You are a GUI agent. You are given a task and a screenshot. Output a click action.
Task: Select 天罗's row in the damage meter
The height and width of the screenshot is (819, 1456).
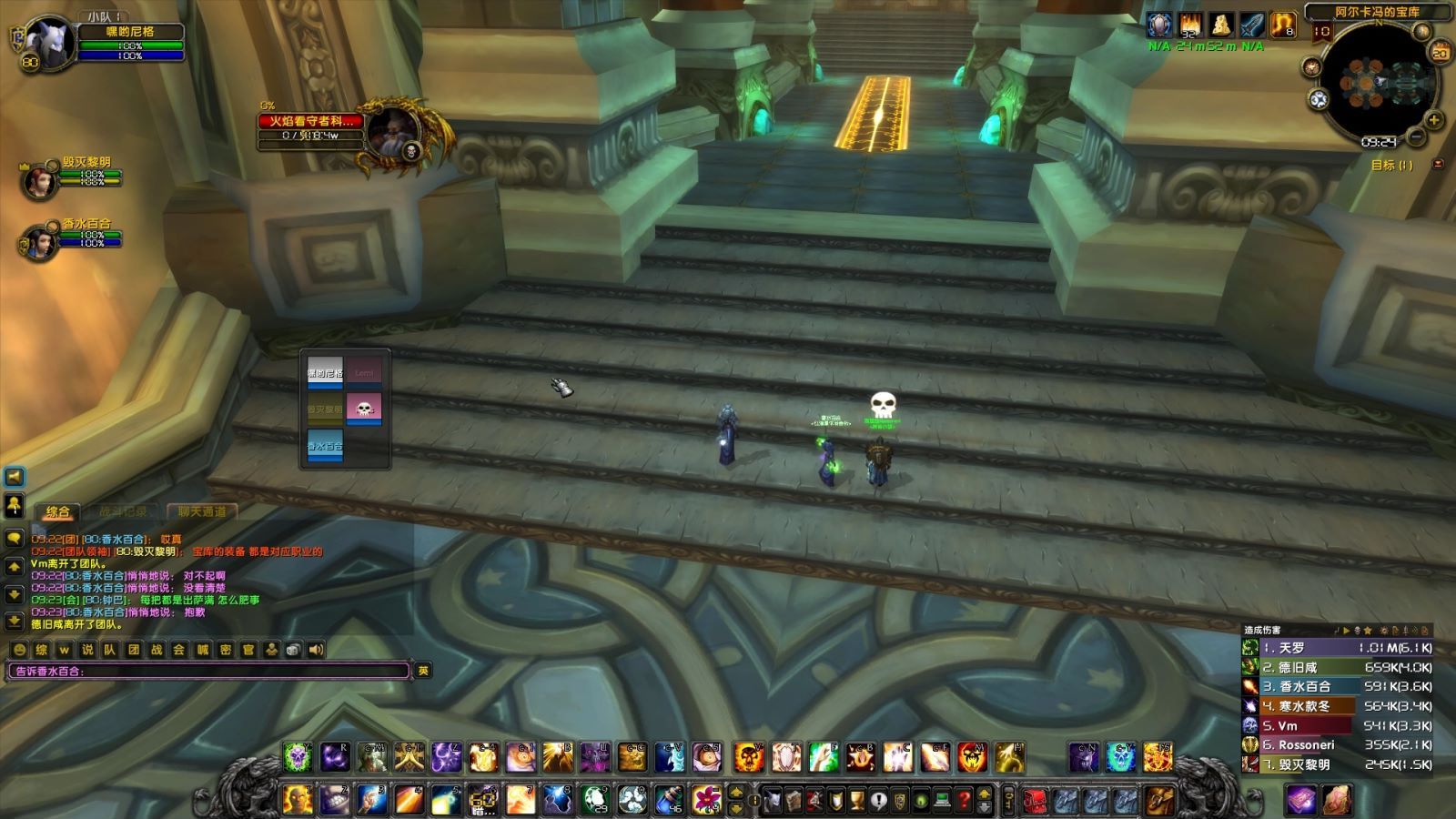pyautogui.click(x=1338, y=648)
